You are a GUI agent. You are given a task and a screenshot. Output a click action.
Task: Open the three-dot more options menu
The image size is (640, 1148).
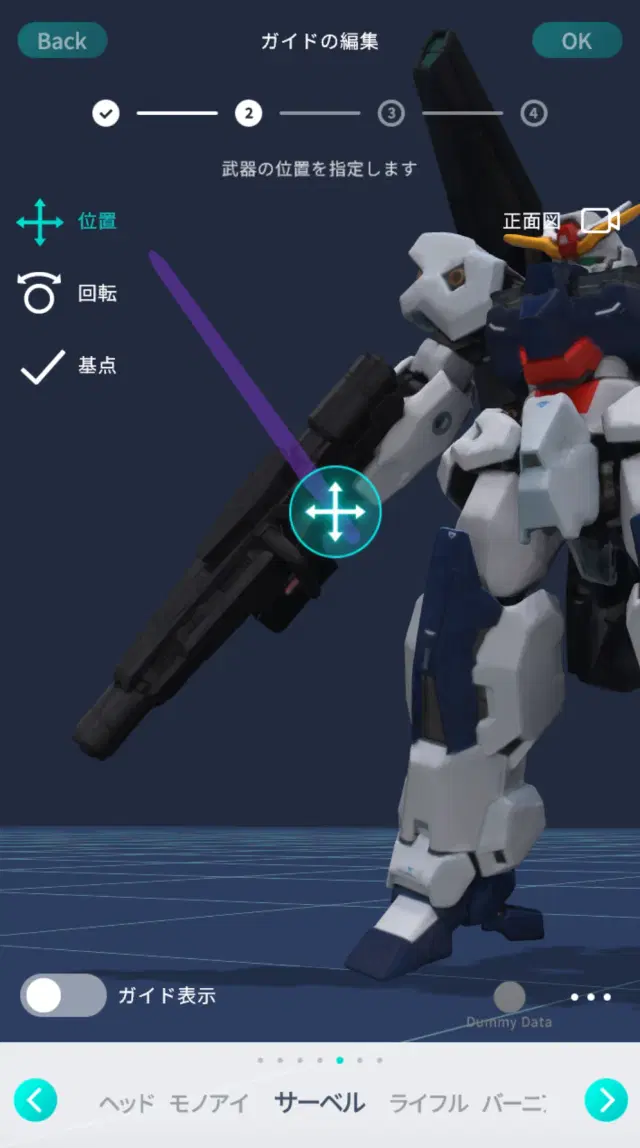tap(590, 997)
